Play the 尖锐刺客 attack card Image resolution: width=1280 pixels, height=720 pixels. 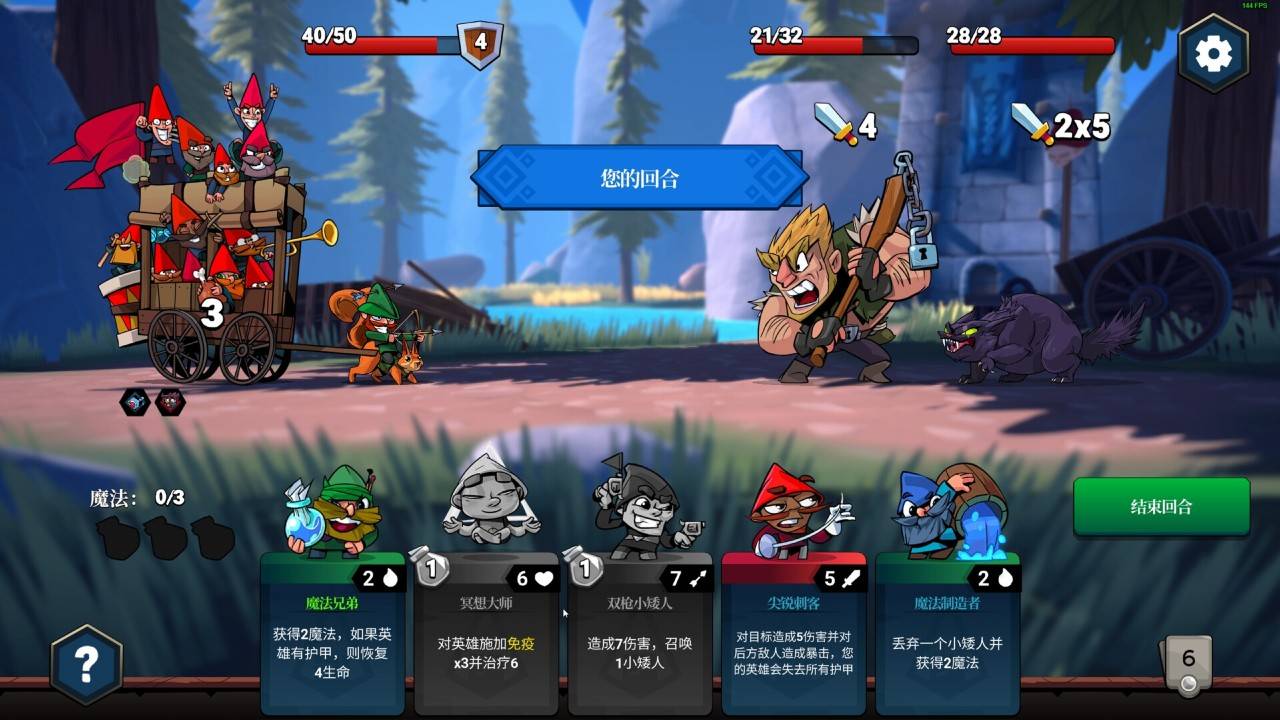click(x=794, y=630)
